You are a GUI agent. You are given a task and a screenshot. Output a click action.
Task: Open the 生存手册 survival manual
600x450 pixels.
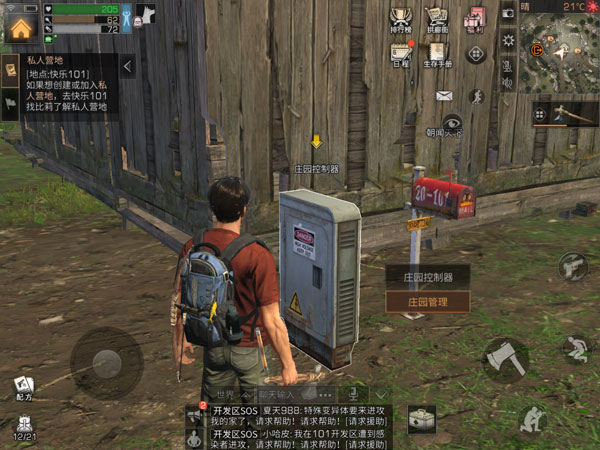(437, 54)
